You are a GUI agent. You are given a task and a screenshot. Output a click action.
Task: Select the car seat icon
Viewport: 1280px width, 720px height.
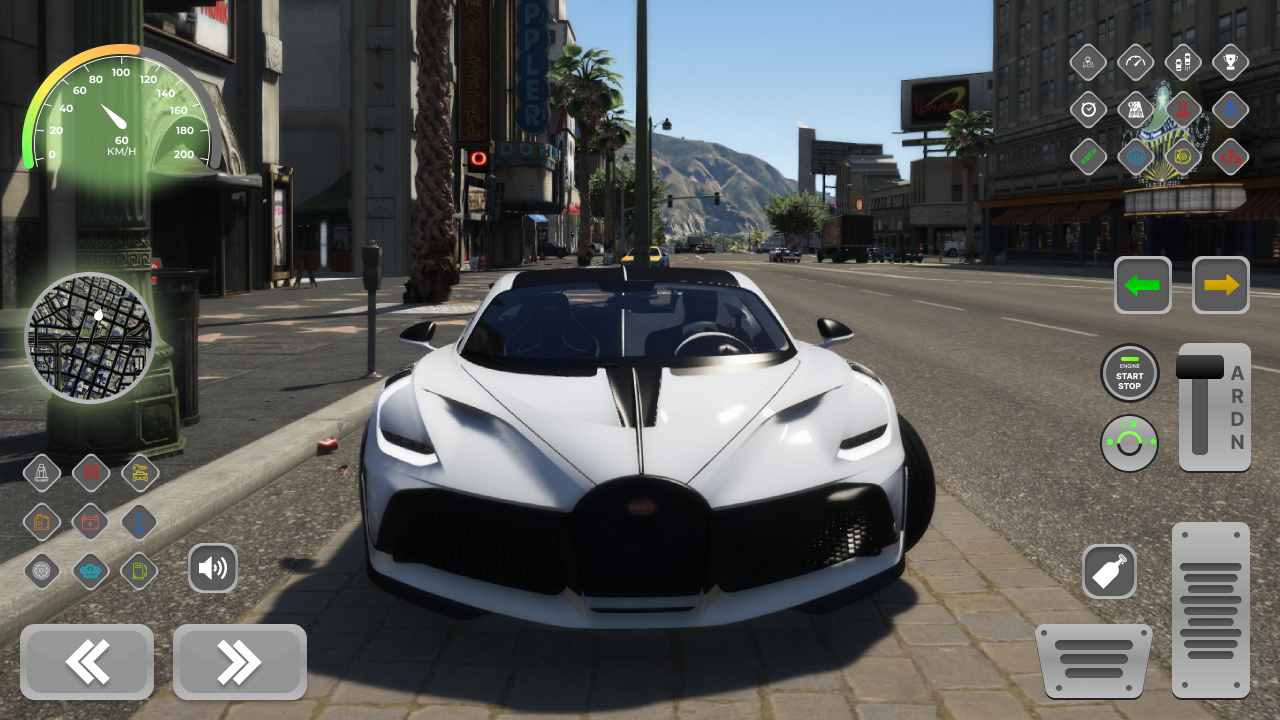pyautogui.click(x=42, y=473)
